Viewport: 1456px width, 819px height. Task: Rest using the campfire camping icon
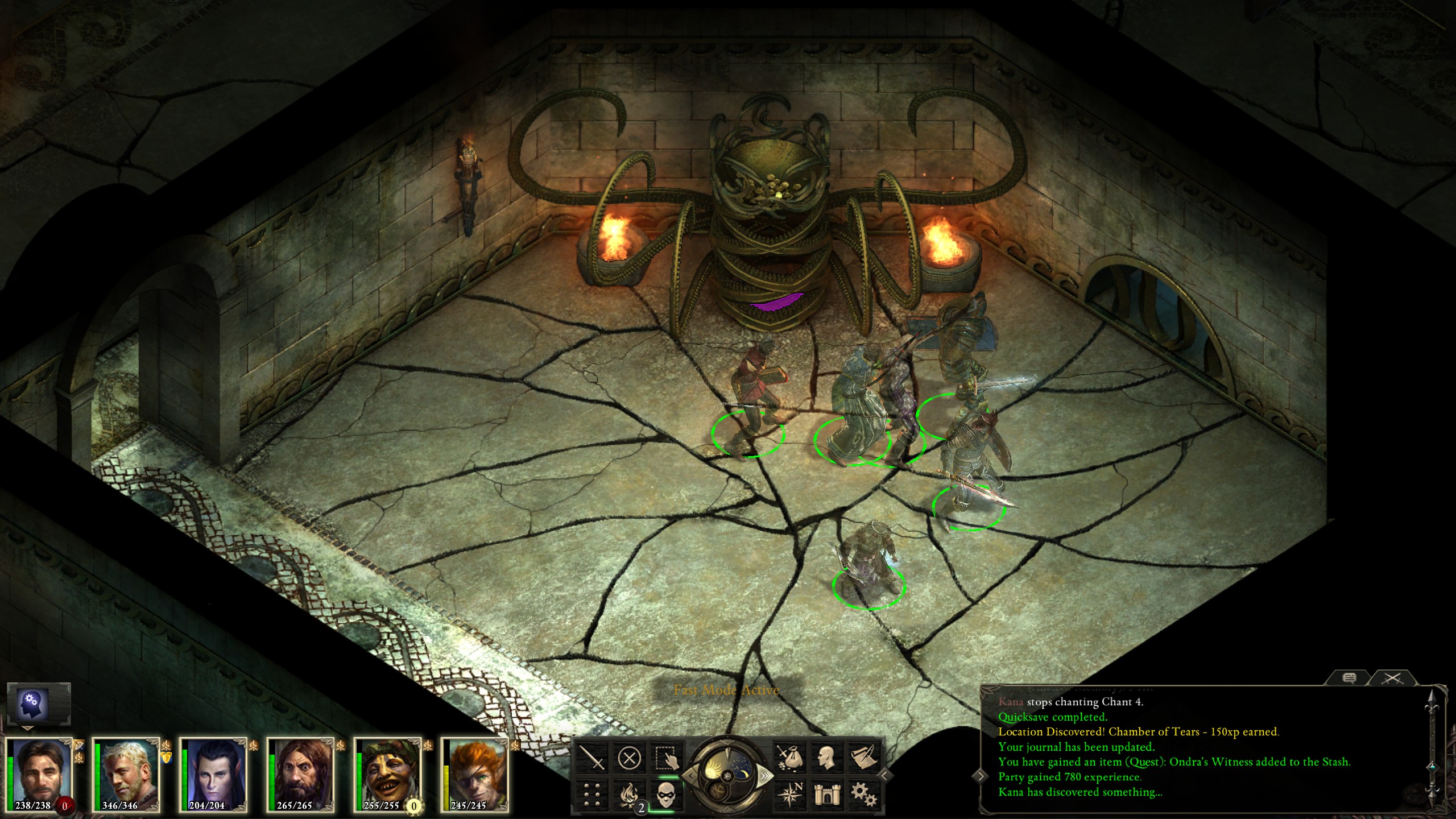coord(629,794)
